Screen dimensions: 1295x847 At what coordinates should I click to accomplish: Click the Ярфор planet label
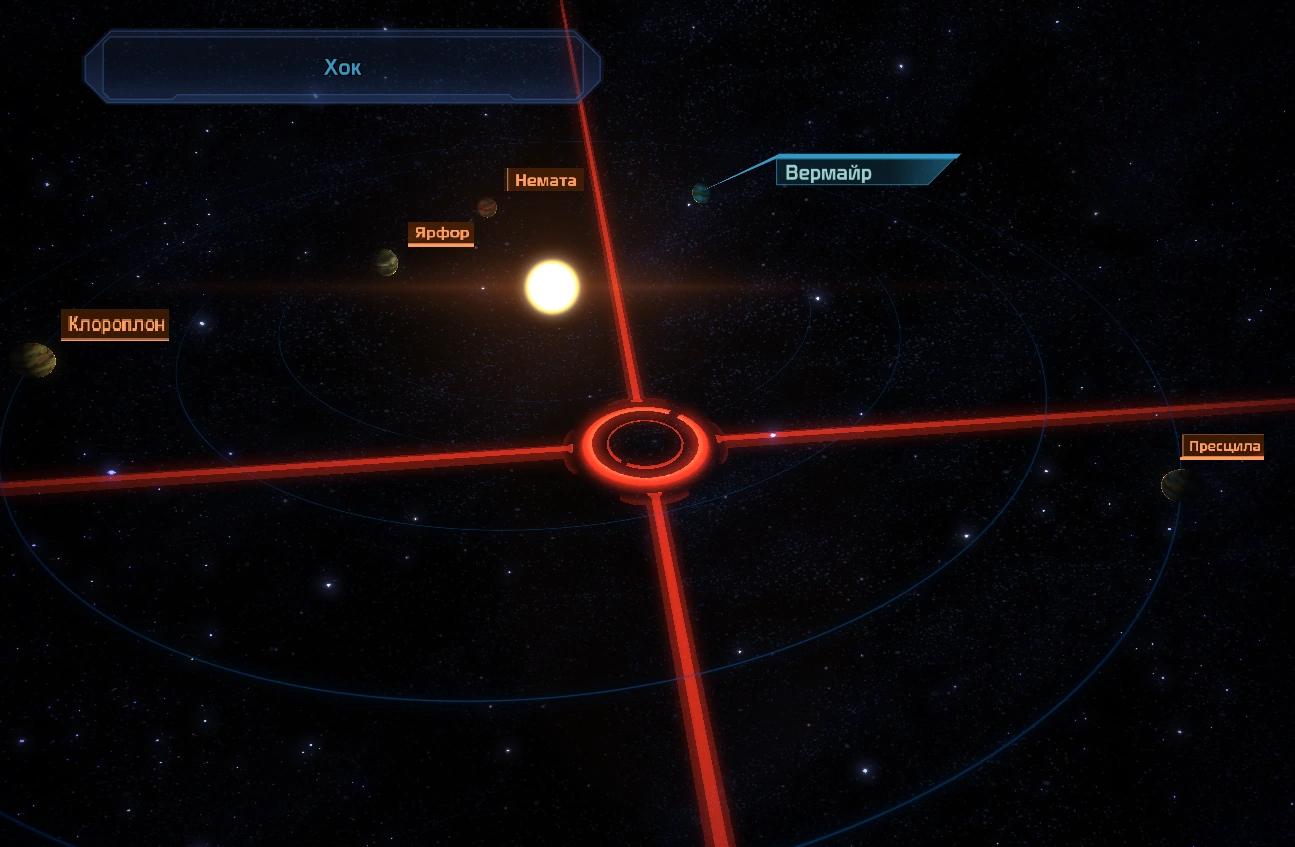(441, 233)
